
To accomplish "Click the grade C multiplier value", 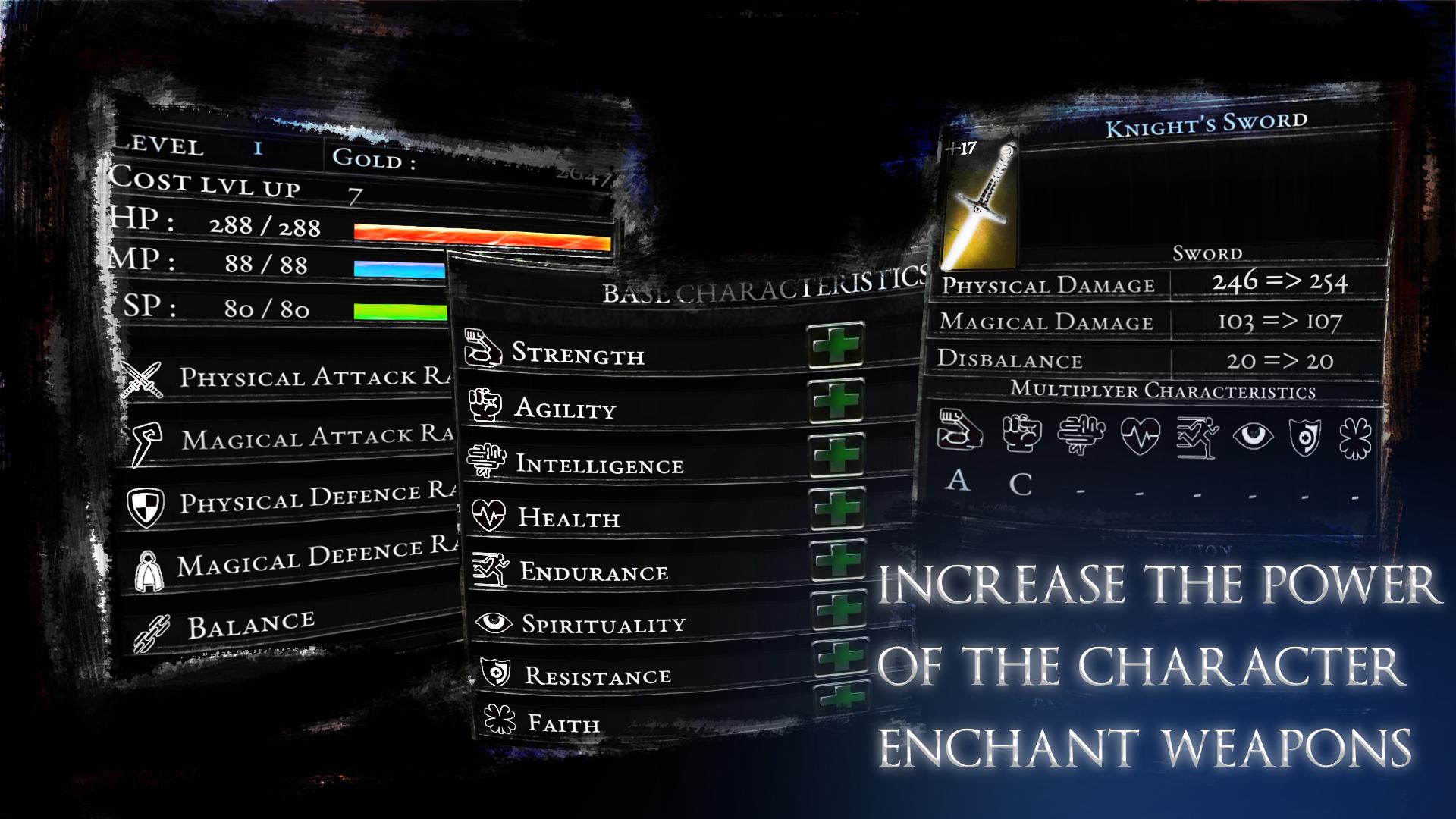I will pos(1021,484).
